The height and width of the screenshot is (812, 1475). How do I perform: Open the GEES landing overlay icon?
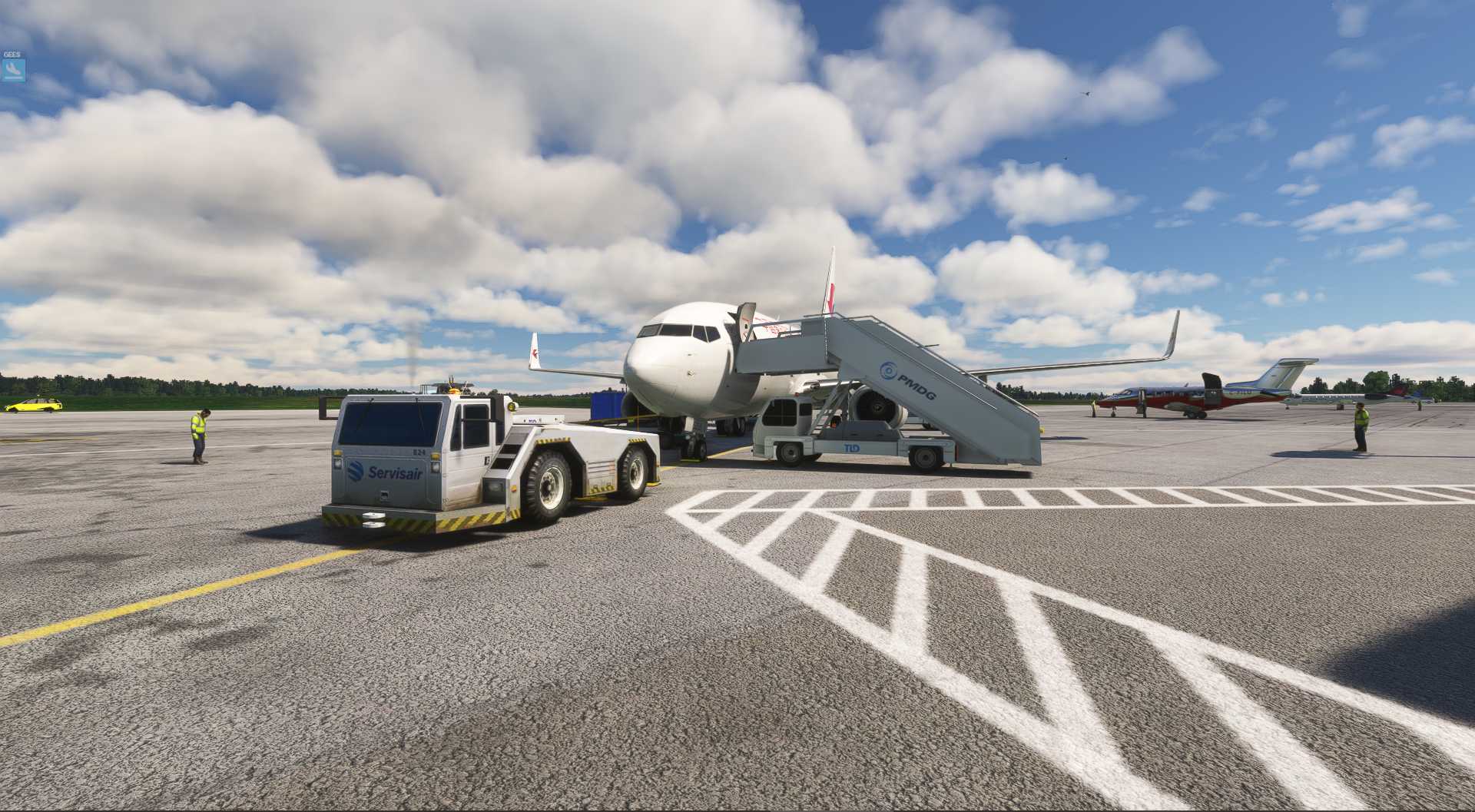point(13,70)
